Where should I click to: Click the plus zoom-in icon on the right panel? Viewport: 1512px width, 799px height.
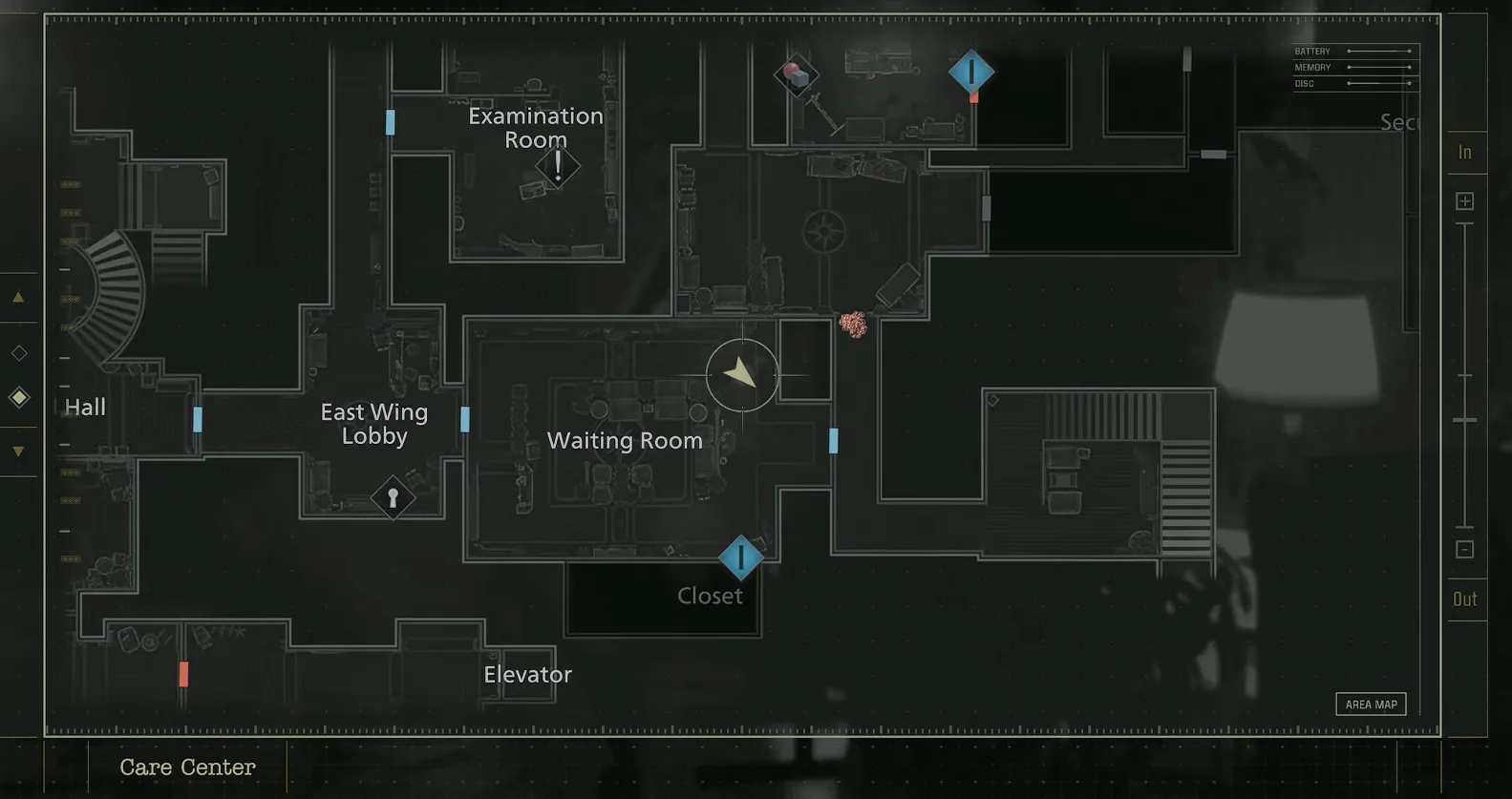point(1466,200)
